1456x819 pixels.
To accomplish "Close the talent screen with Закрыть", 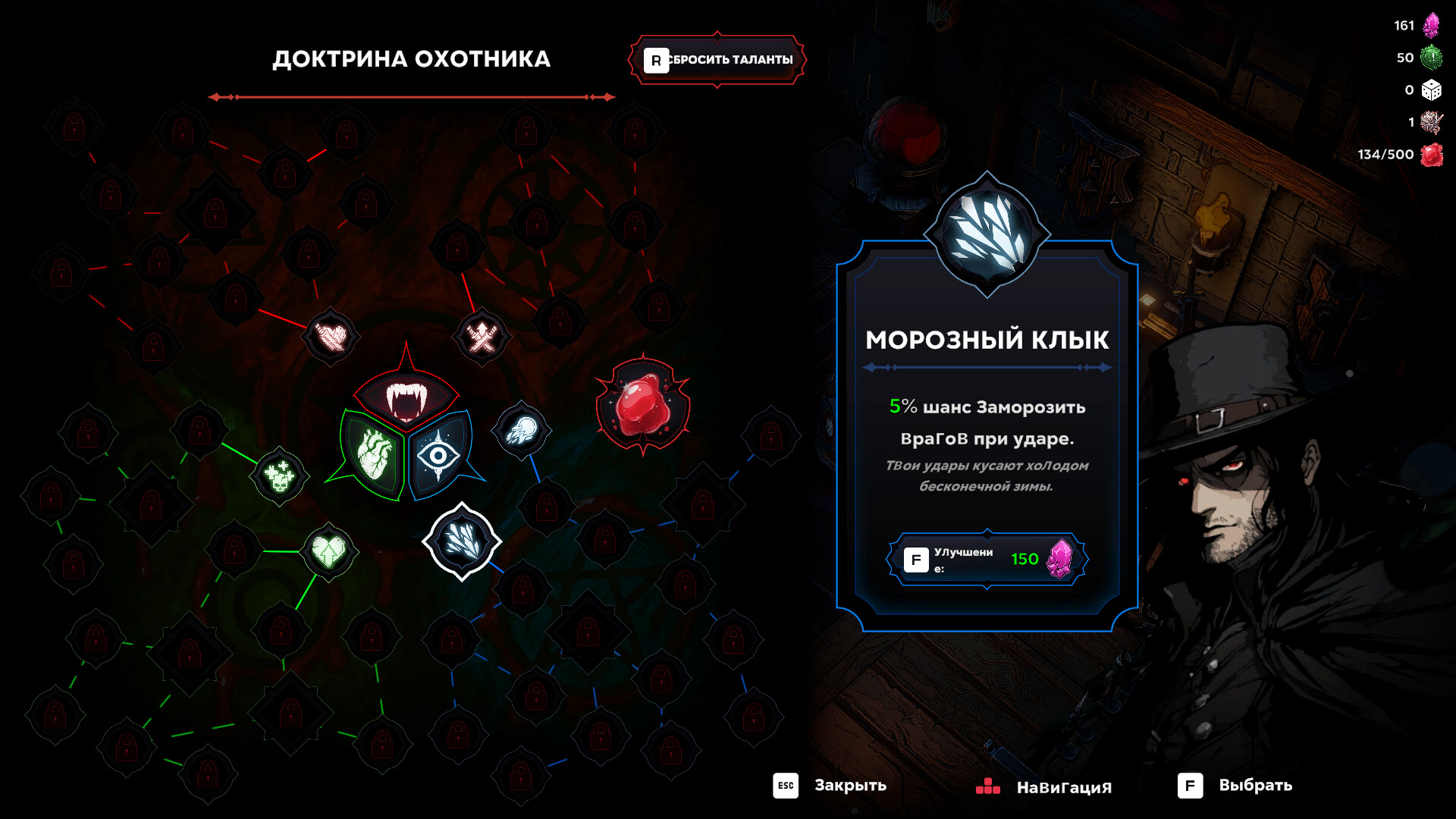I will [830, 786].
